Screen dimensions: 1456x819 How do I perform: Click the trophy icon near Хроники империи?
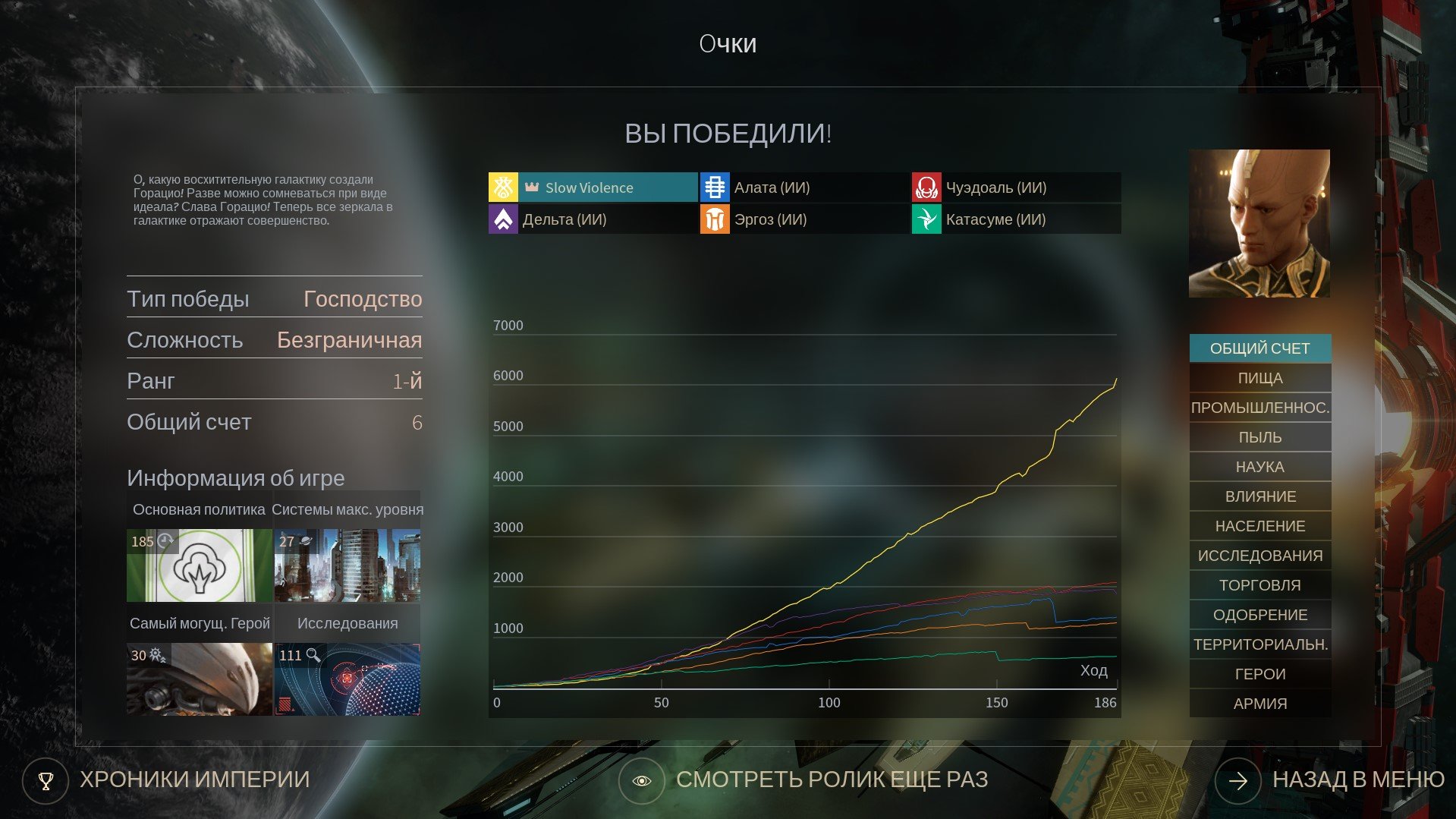47,780
